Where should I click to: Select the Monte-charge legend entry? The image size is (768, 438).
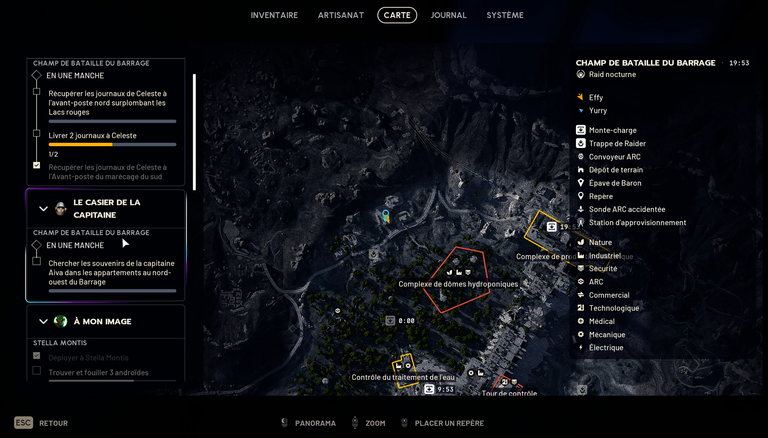[x=612, y=130]
